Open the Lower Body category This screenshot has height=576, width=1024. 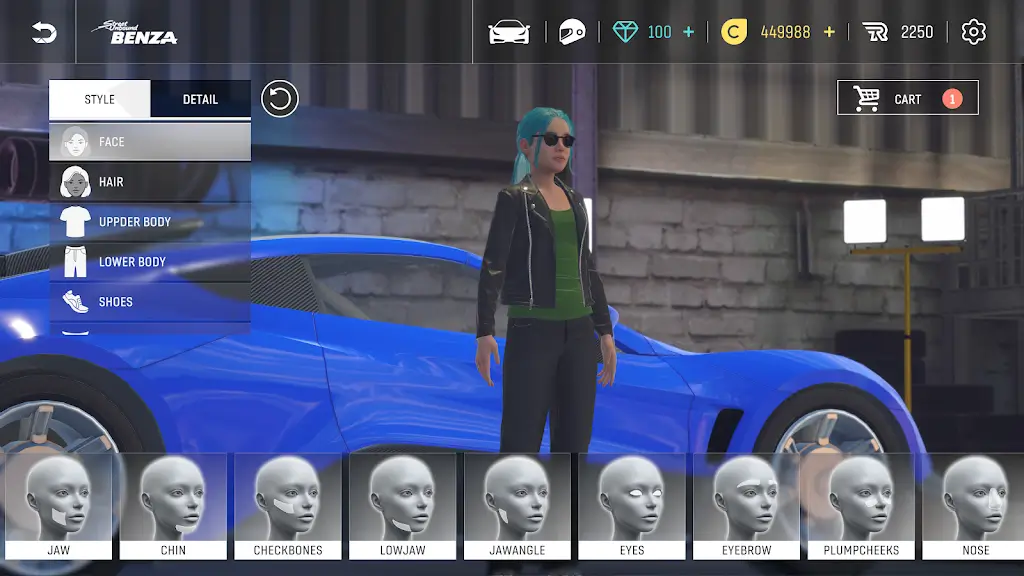tap(150, 262)
